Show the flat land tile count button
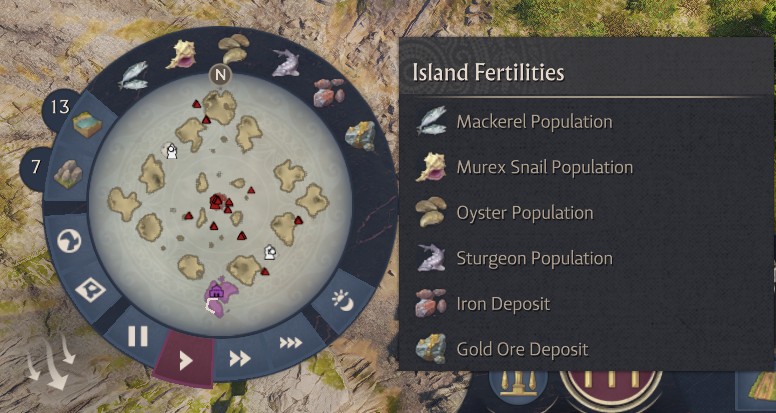 86,123
